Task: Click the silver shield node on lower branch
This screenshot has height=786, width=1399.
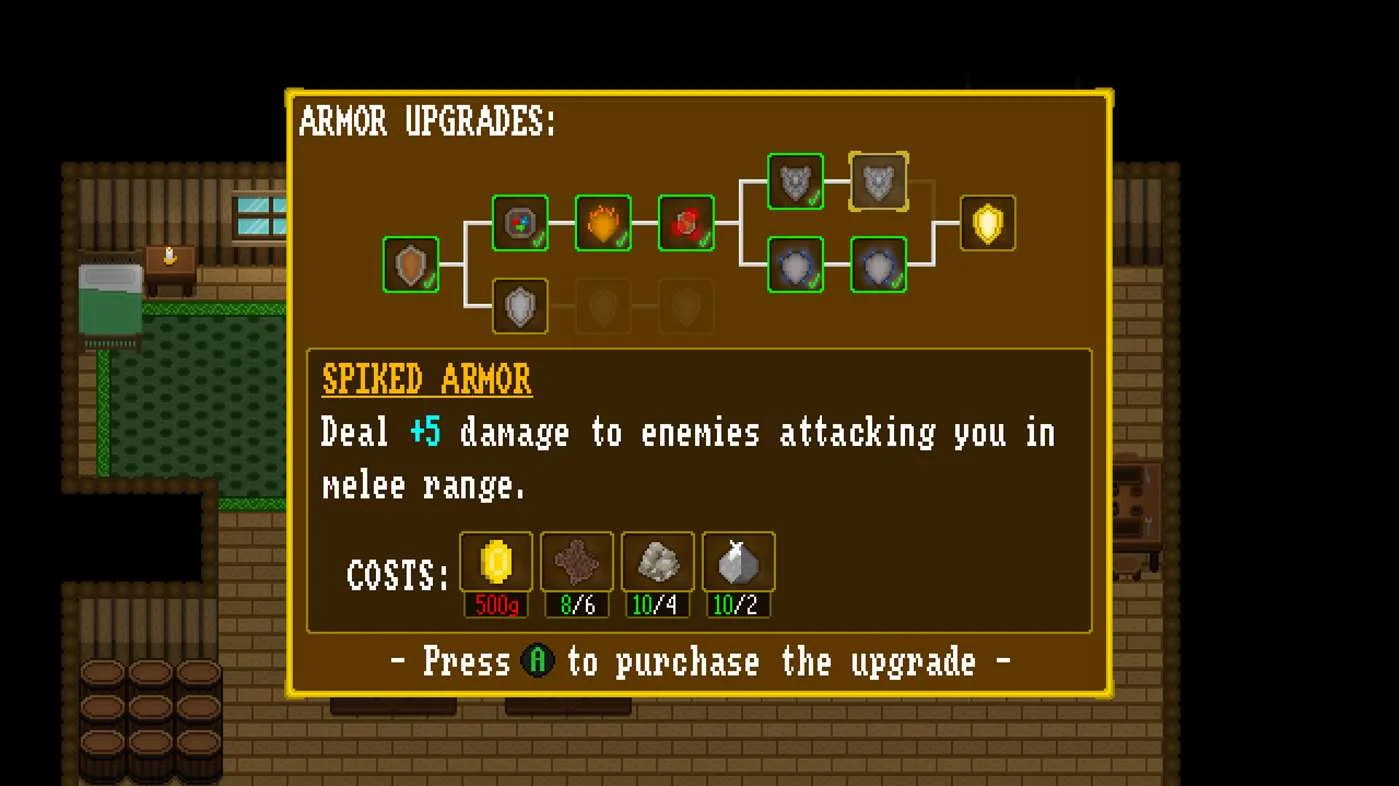Action: [521, 306]
